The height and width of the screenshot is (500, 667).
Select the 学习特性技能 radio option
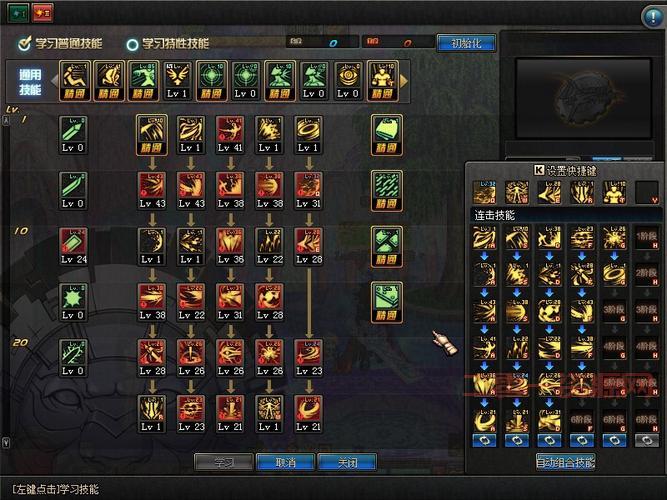pyautogui.click(x=132, y=44)
